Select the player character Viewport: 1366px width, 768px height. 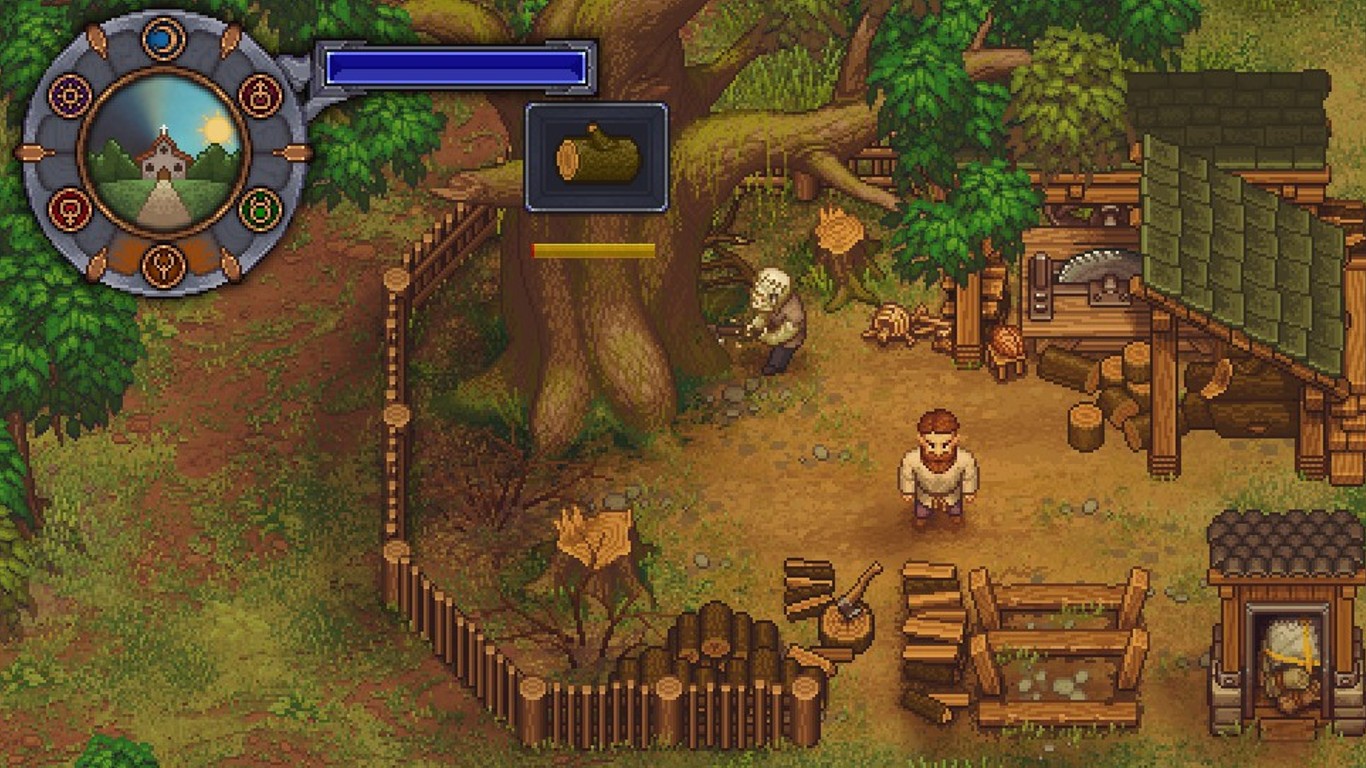(938, 465)
